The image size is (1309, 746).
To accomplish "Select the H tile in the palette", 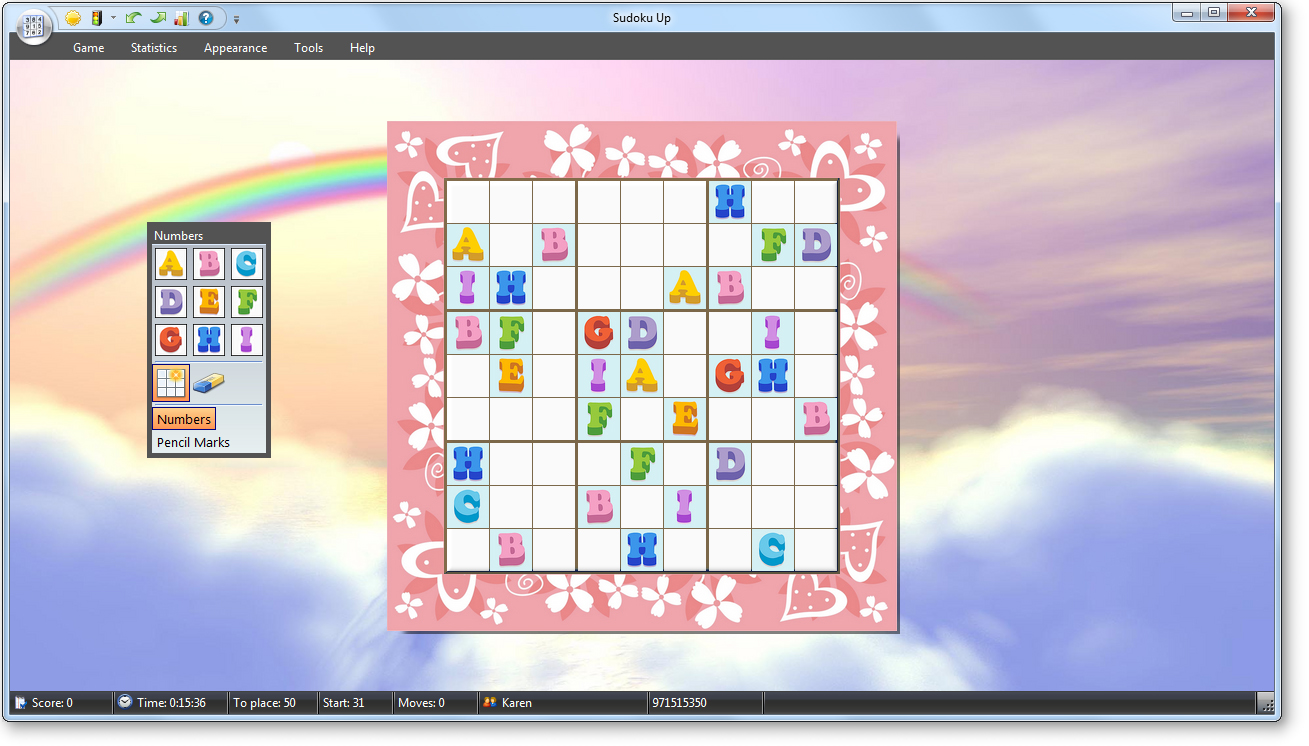I will point(209,339).
